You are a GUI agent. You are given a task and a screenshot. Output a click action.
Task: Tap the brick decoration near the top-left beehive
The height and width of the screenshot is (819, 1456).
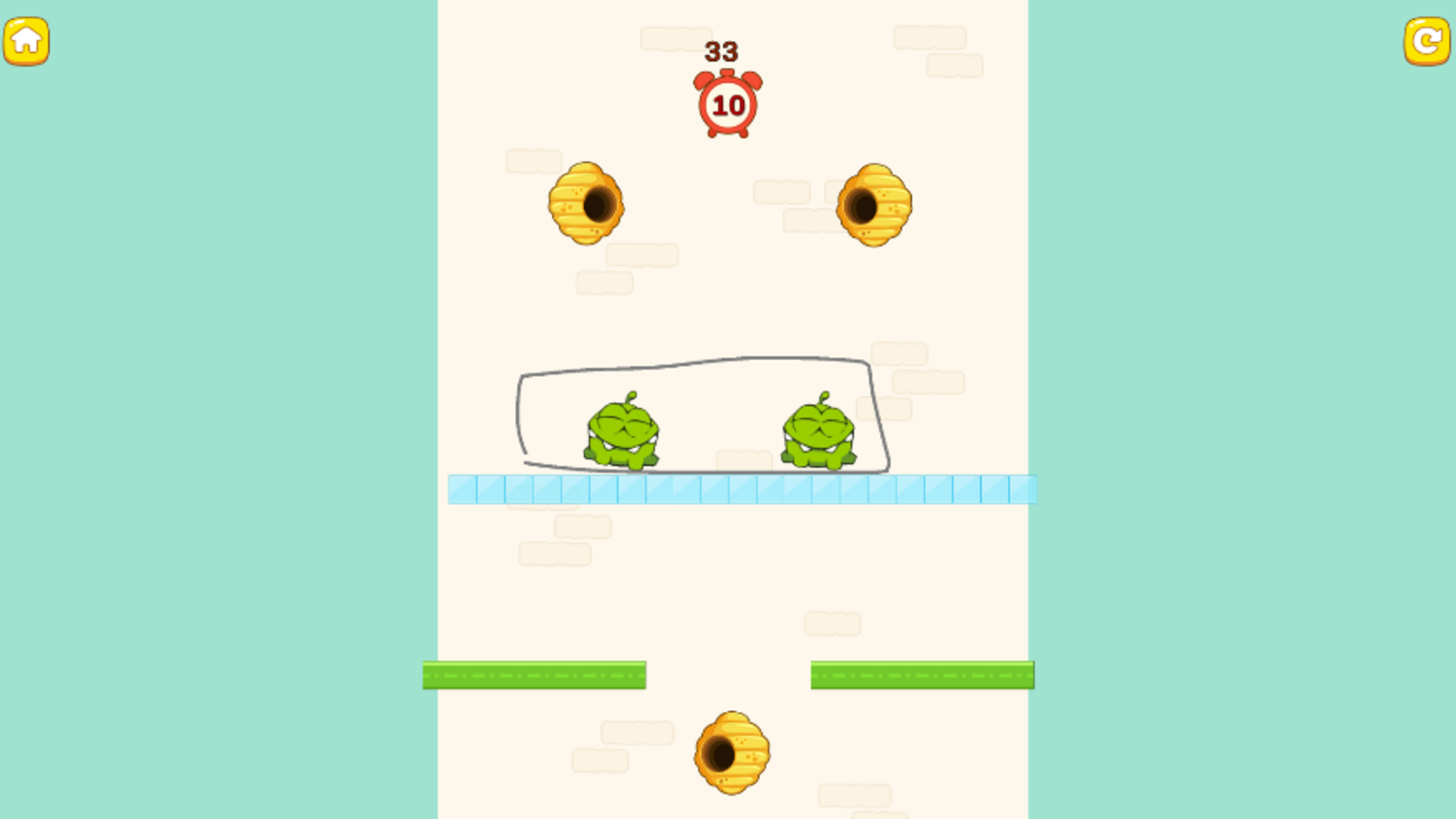pos(531,162)
